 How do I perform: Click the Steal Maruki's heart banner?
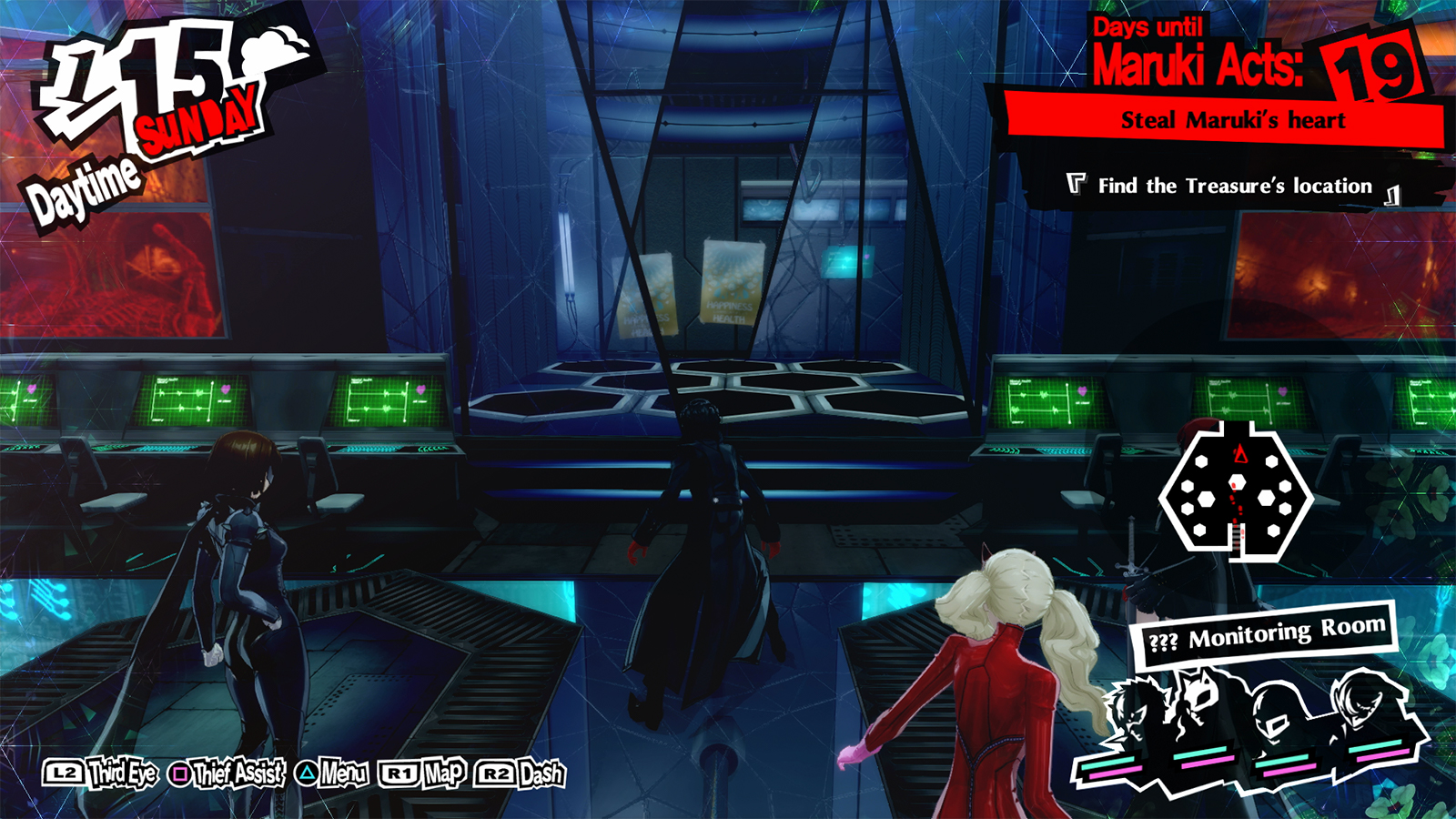coord(1233,117)
